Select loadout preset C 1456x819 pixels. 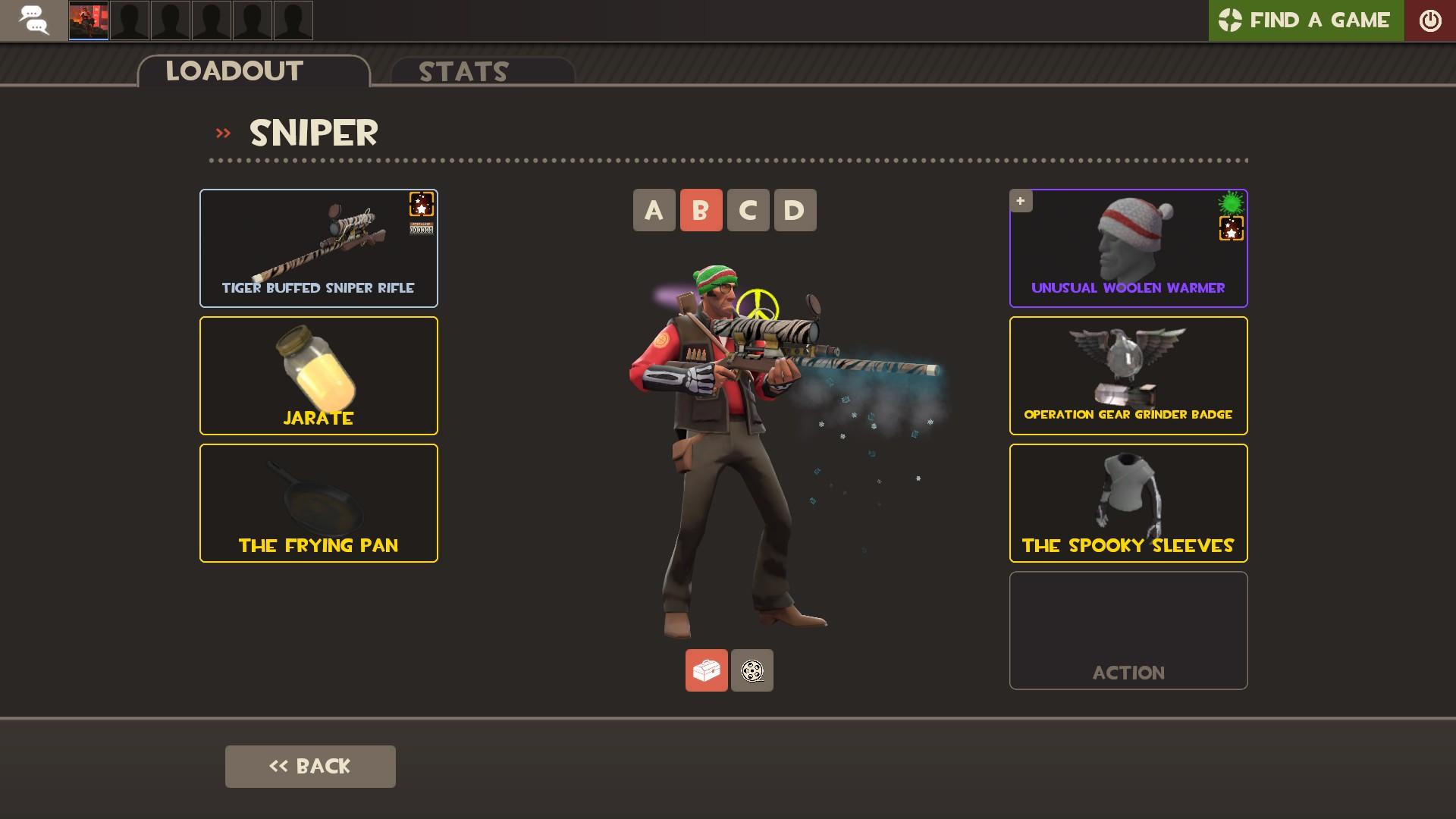pyautogui.click(x=748, y=210)
